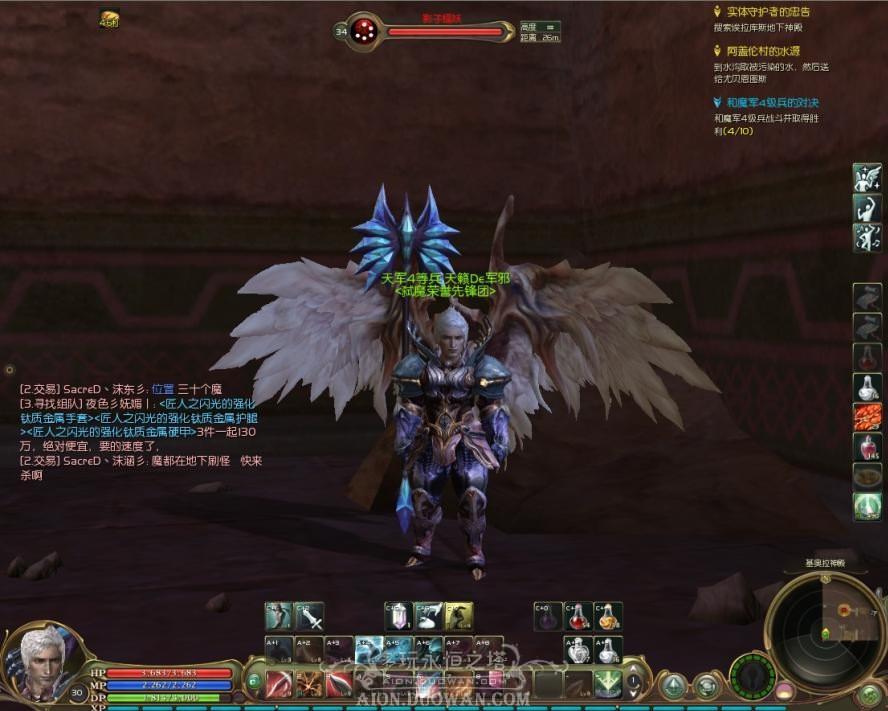Open the chest icon in top-left corner

tap(109, 17)
